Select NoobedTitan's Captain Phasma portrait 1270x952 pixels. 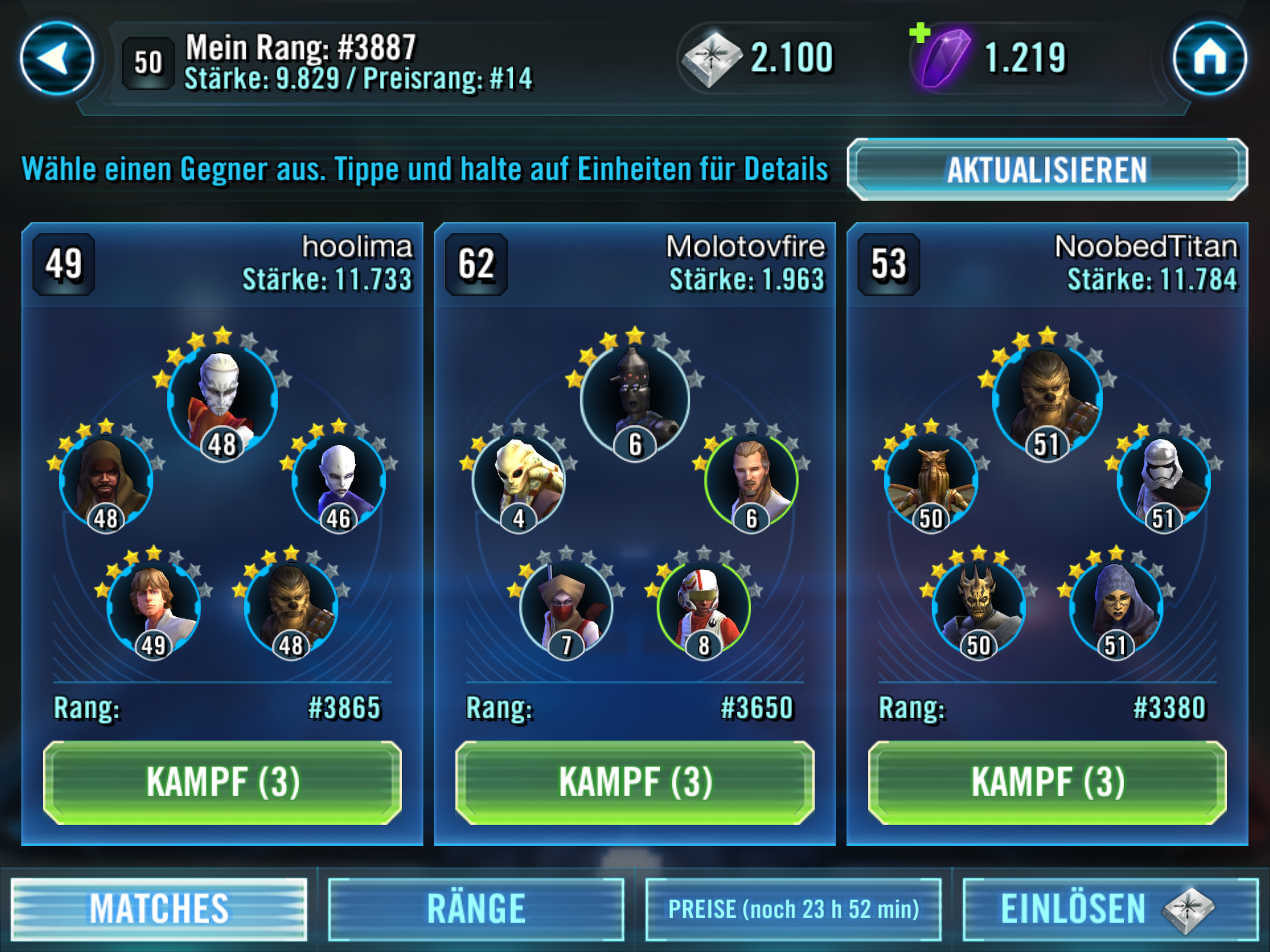click(x=1164, y=479)
